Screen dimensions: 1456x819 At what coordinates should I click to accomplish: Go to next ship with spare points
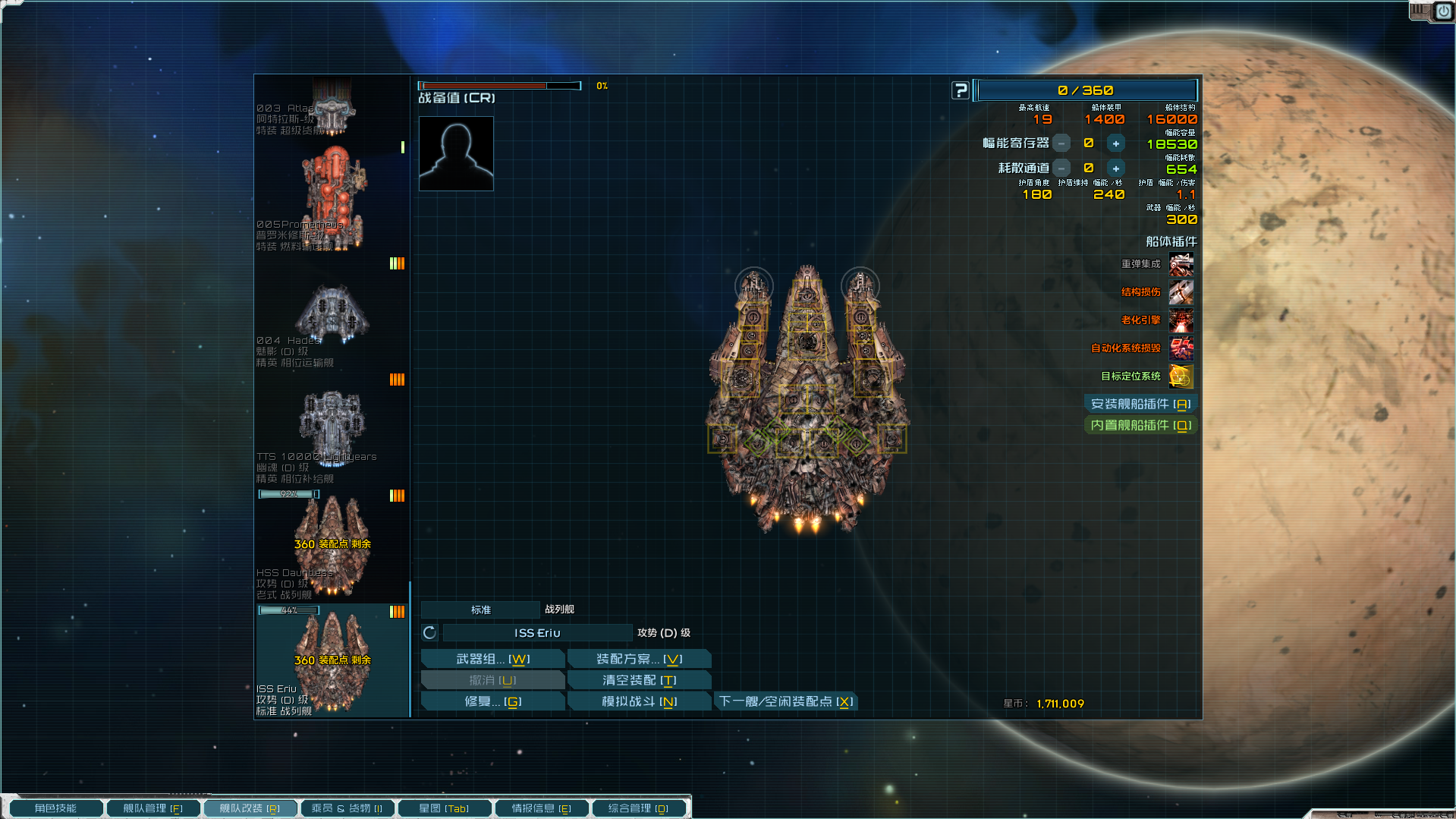tap(786, 701)
